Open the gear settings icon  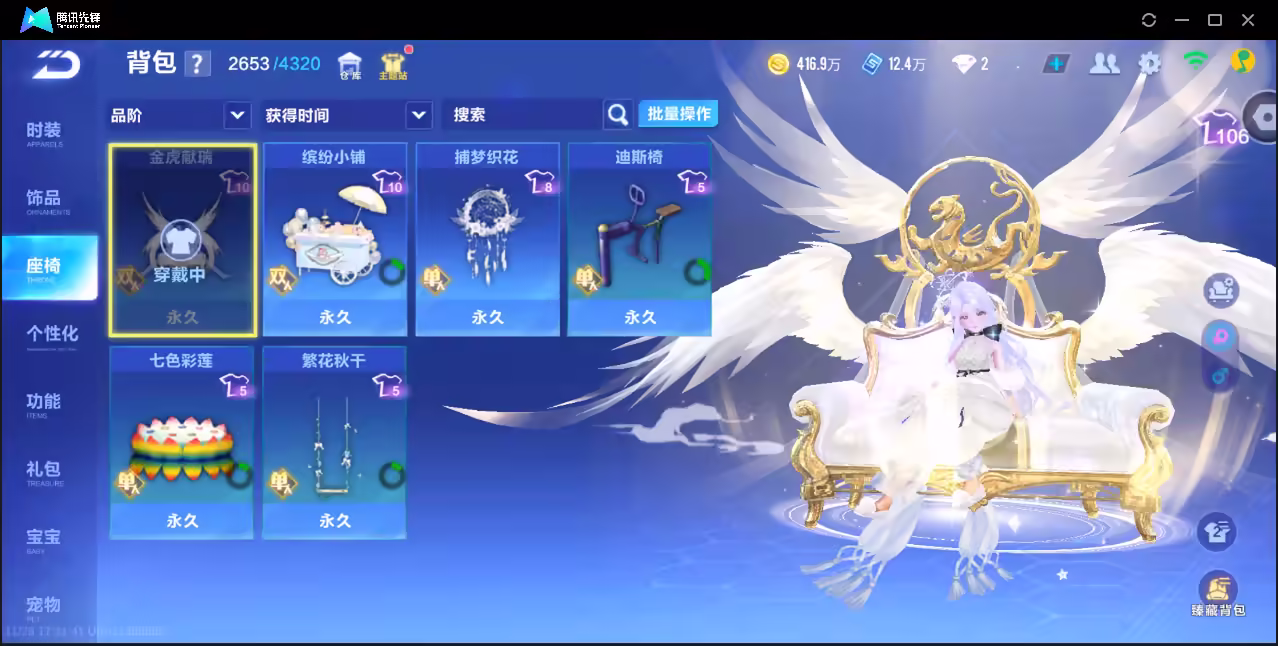tap(1150, 64)
